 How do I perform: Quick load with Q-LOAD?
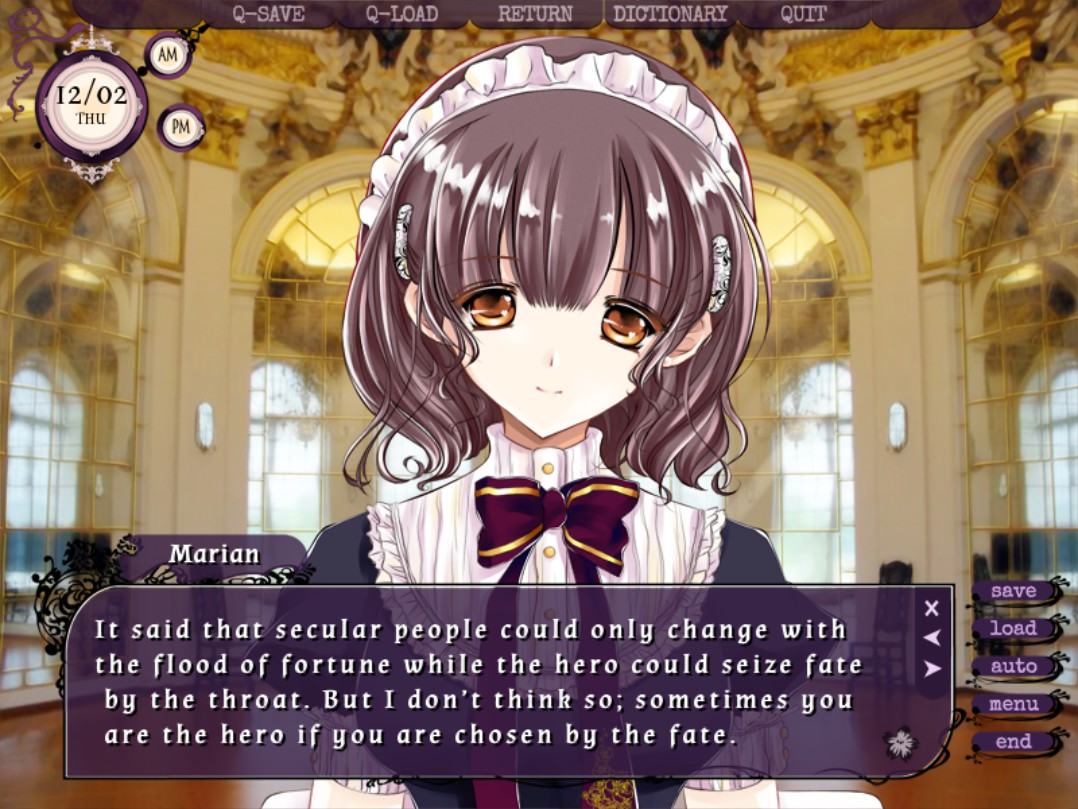click(401, 14)
